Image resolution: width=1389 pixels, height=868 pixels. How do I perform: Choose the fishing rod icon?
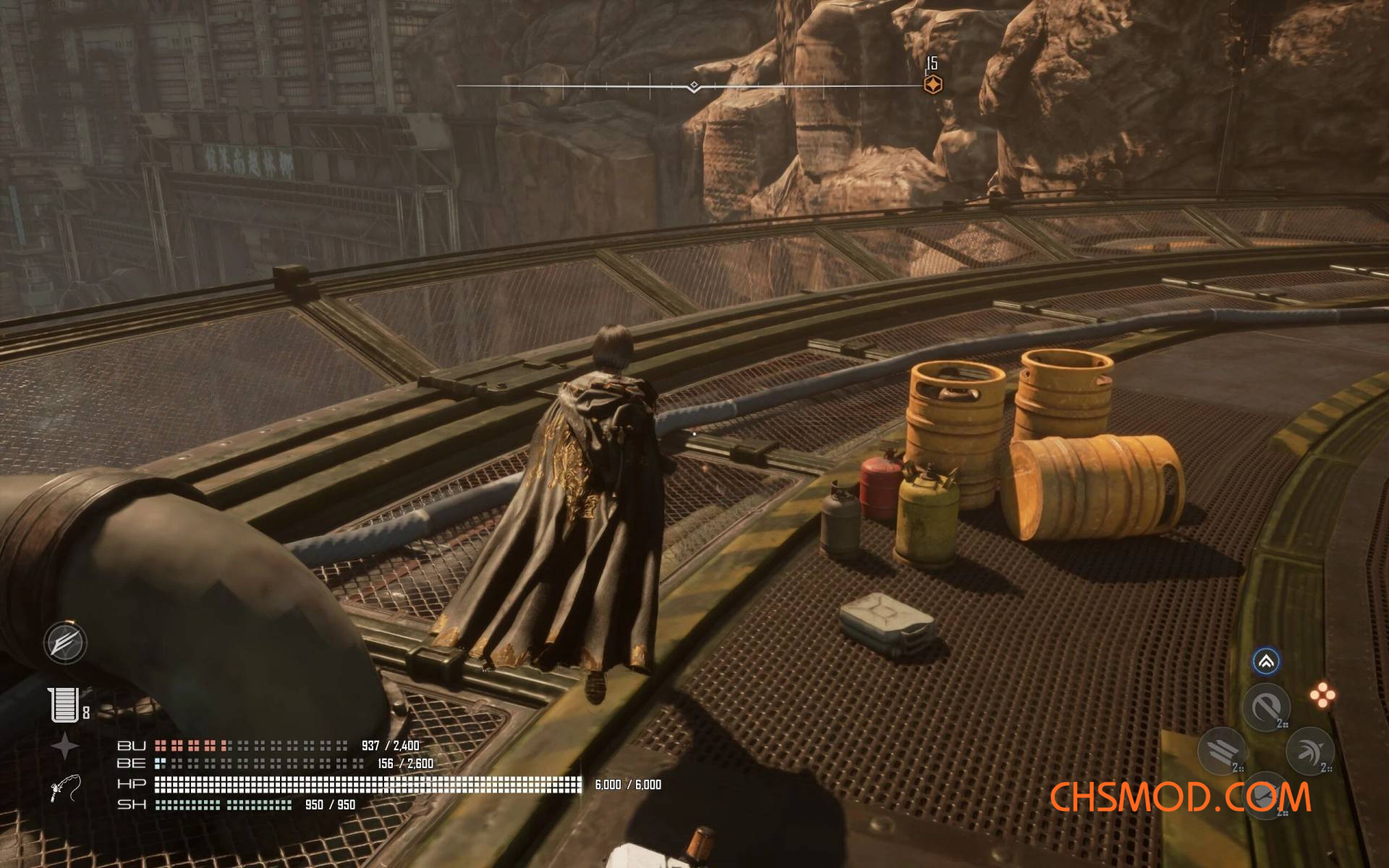pyautogui.click(x=65, y=788)
